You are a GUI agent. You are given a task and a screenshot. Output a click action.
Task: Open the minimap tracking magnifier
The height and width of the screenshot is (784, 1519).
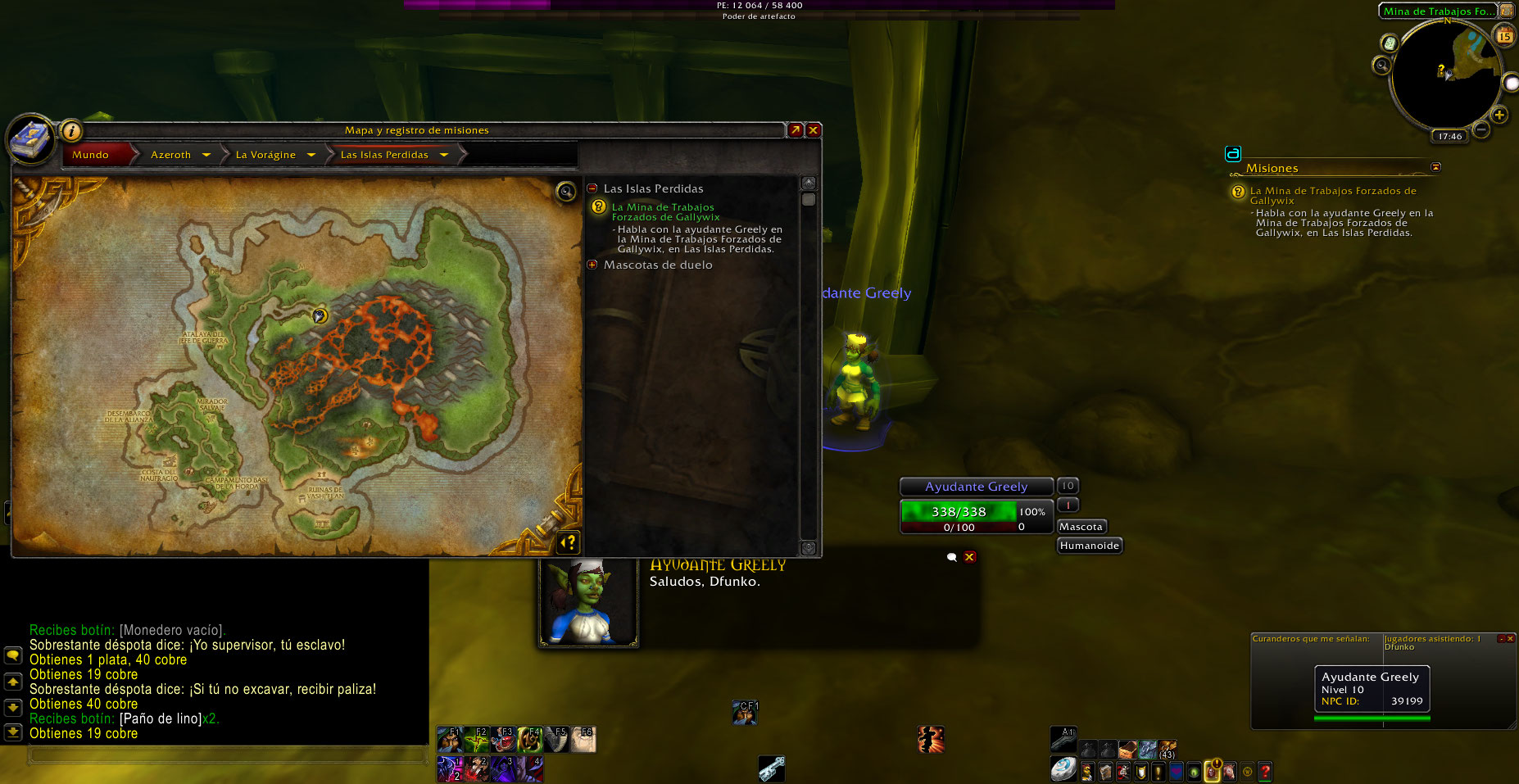[1381, 65]
